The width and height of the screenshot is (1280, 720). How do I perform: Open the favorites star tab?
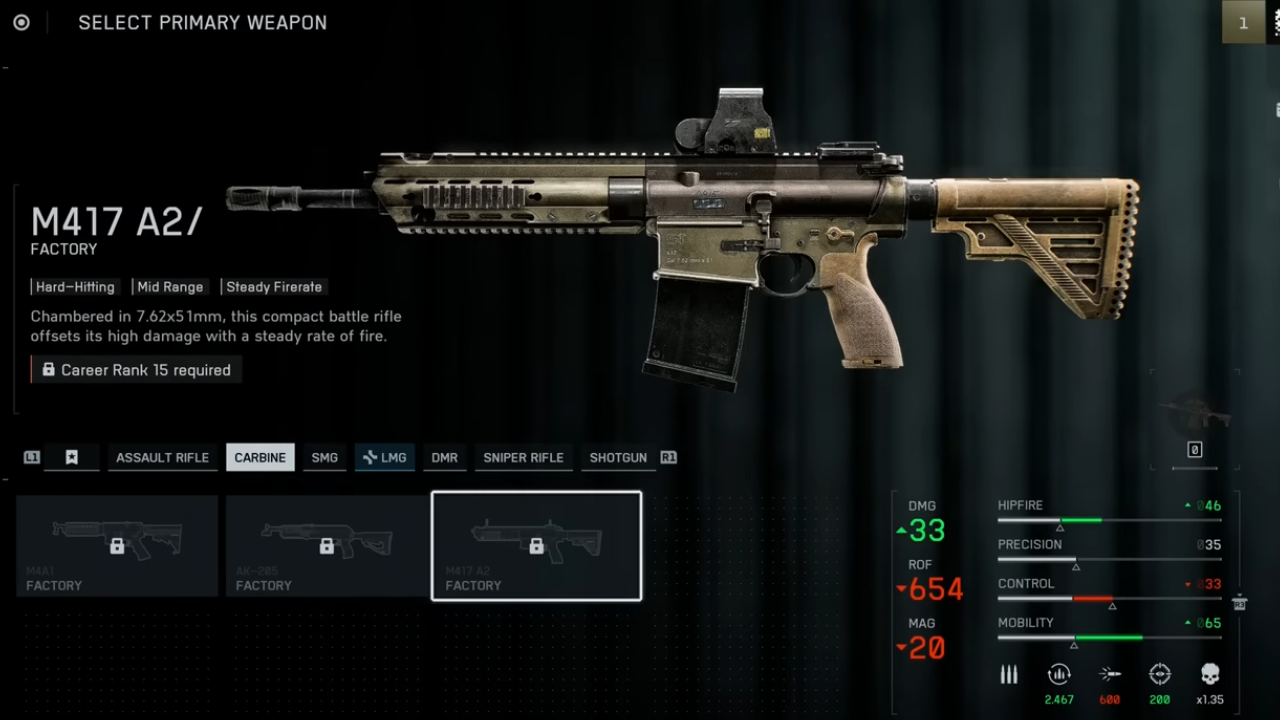pyautogui.click(x=72, y=457)
